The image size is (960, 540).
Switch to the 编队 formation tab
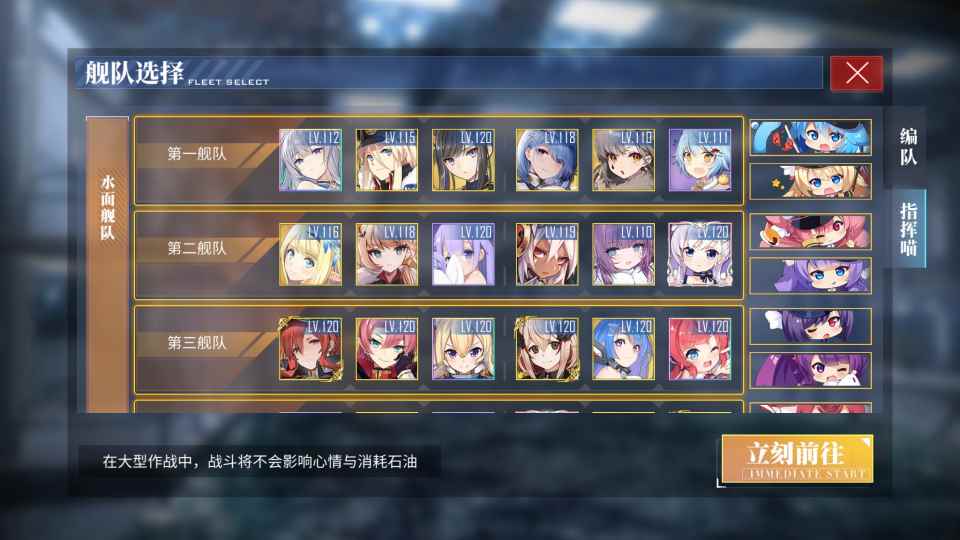click(x=908, y=147)
